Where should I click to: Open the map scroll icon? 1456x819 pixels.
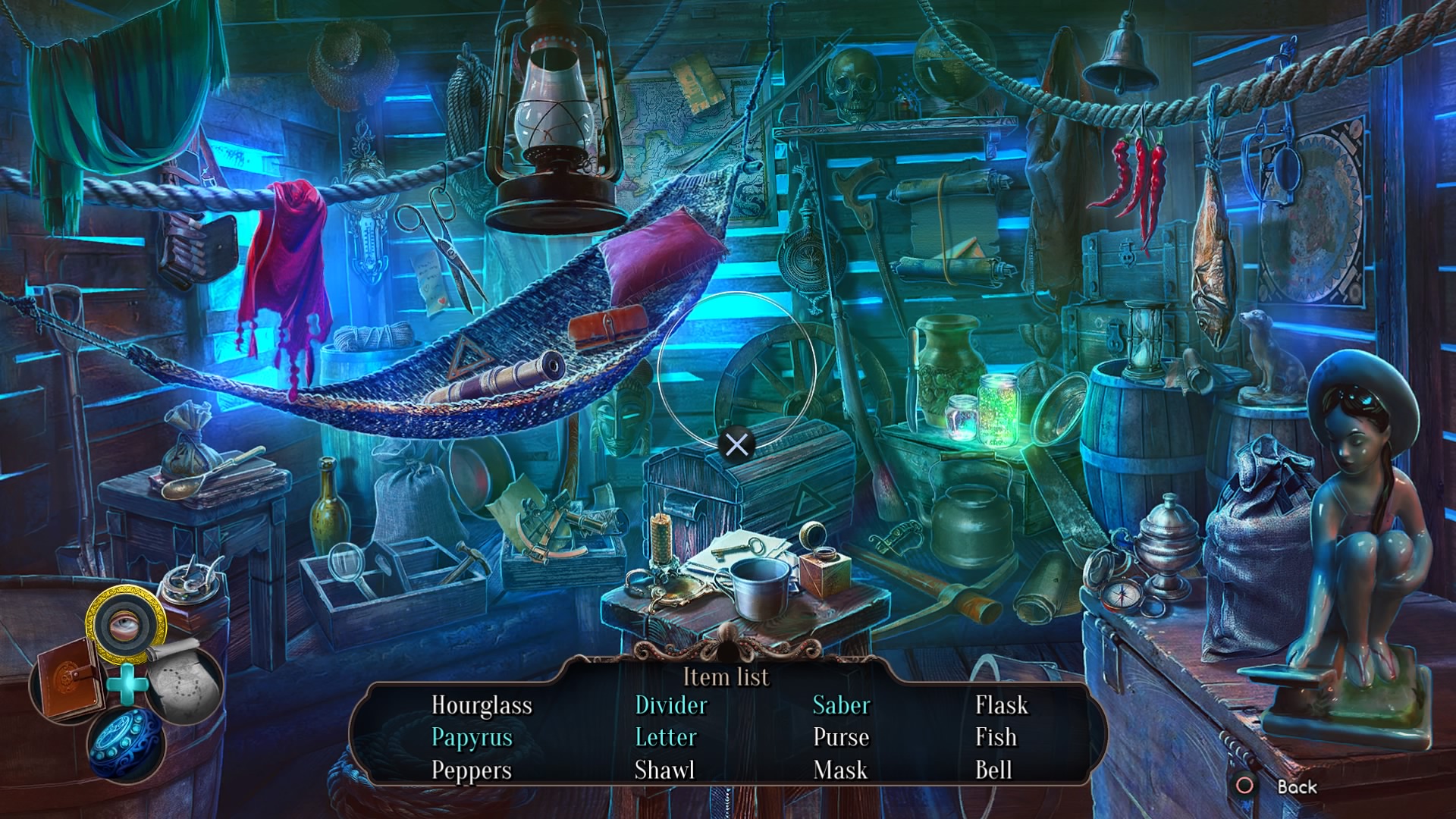[x=184, y=680]
